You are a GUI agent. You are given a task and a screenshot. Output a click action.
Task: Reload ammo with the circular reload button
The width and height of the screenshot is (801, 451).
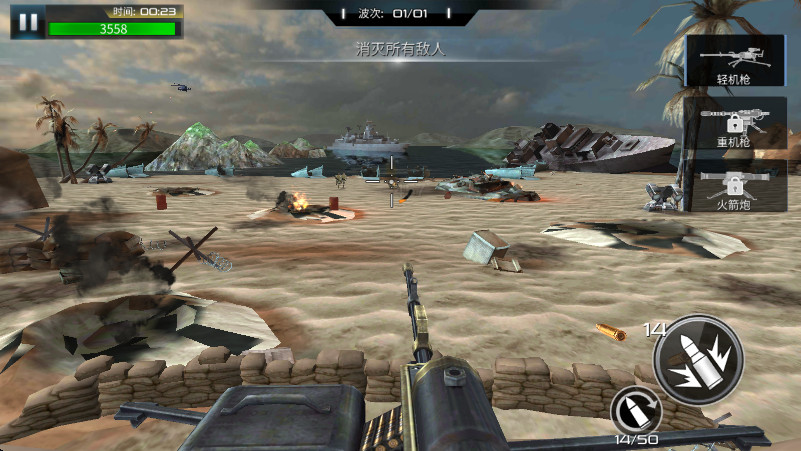pyautogui.click(x=636, y=411)
